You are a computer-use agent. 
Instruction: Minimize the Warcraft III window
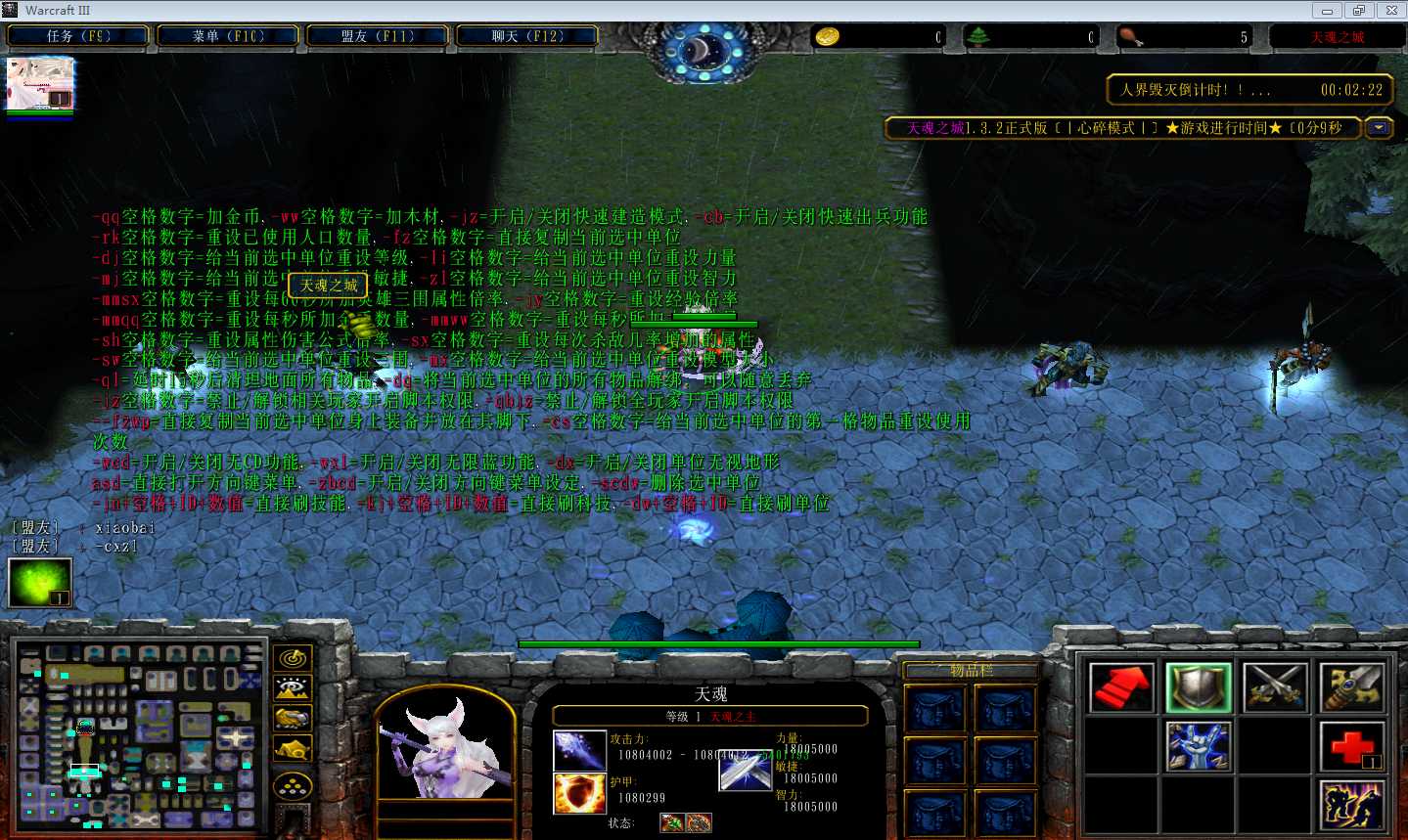1327,11
